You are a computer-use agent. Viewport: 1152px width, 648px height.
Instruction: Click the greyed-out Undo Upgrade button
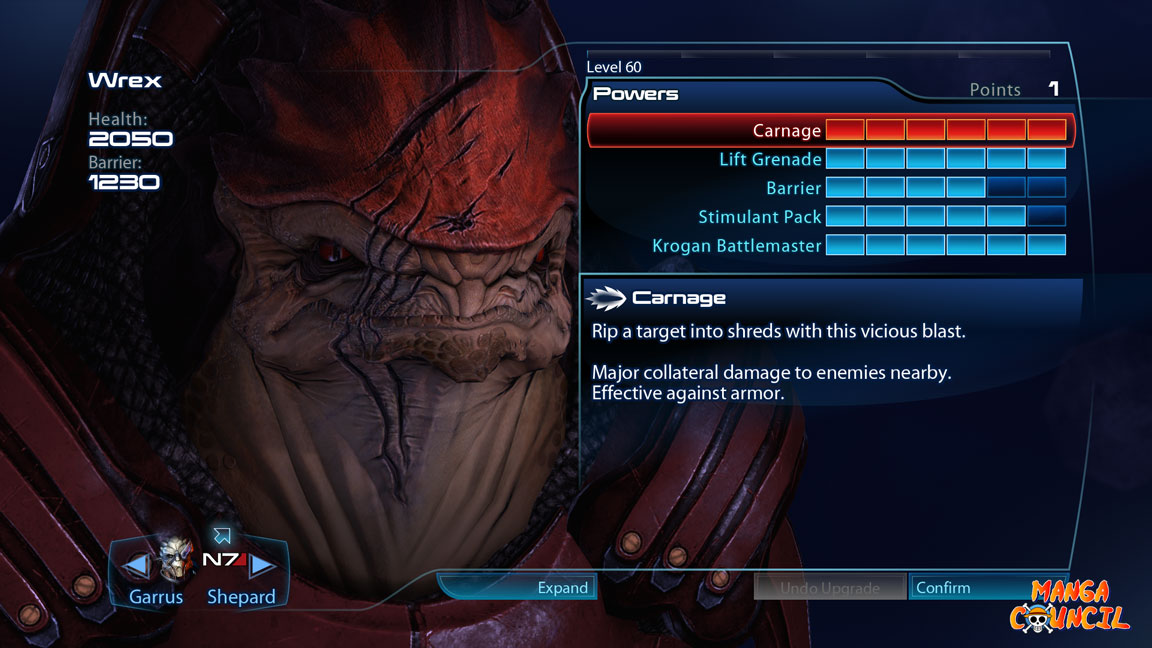pyautogui.click(x=829, y=587)
